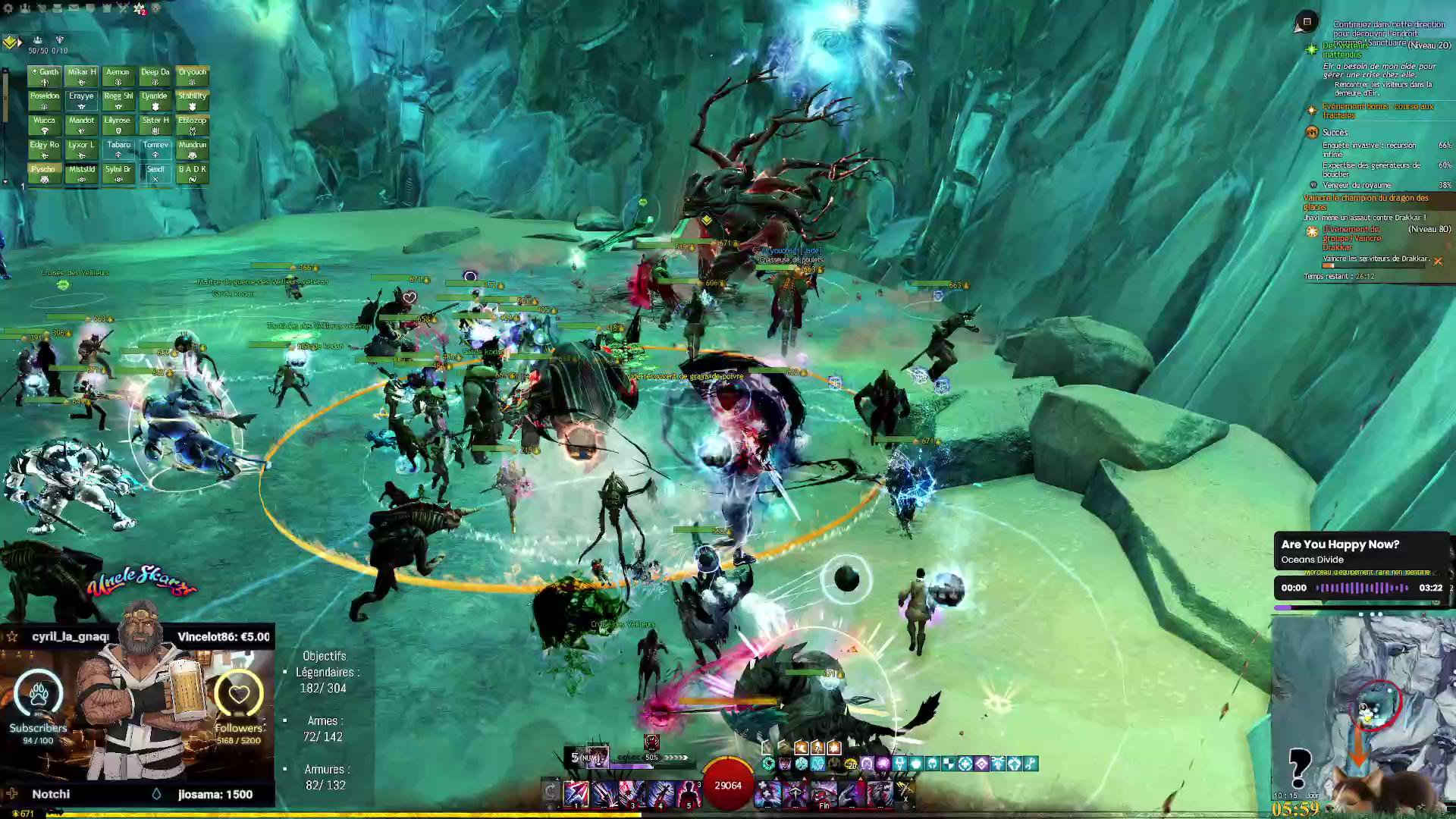
Task: Select squad member Tabaro
Action: pyautogui.click(x=118, y=149)
